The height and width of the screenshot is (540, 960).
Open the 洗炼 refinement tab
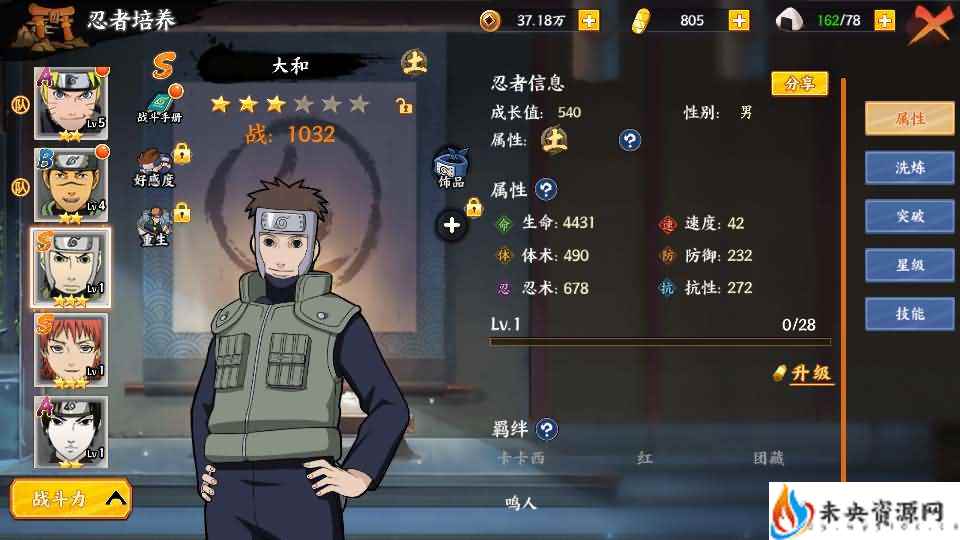(909, 168)
